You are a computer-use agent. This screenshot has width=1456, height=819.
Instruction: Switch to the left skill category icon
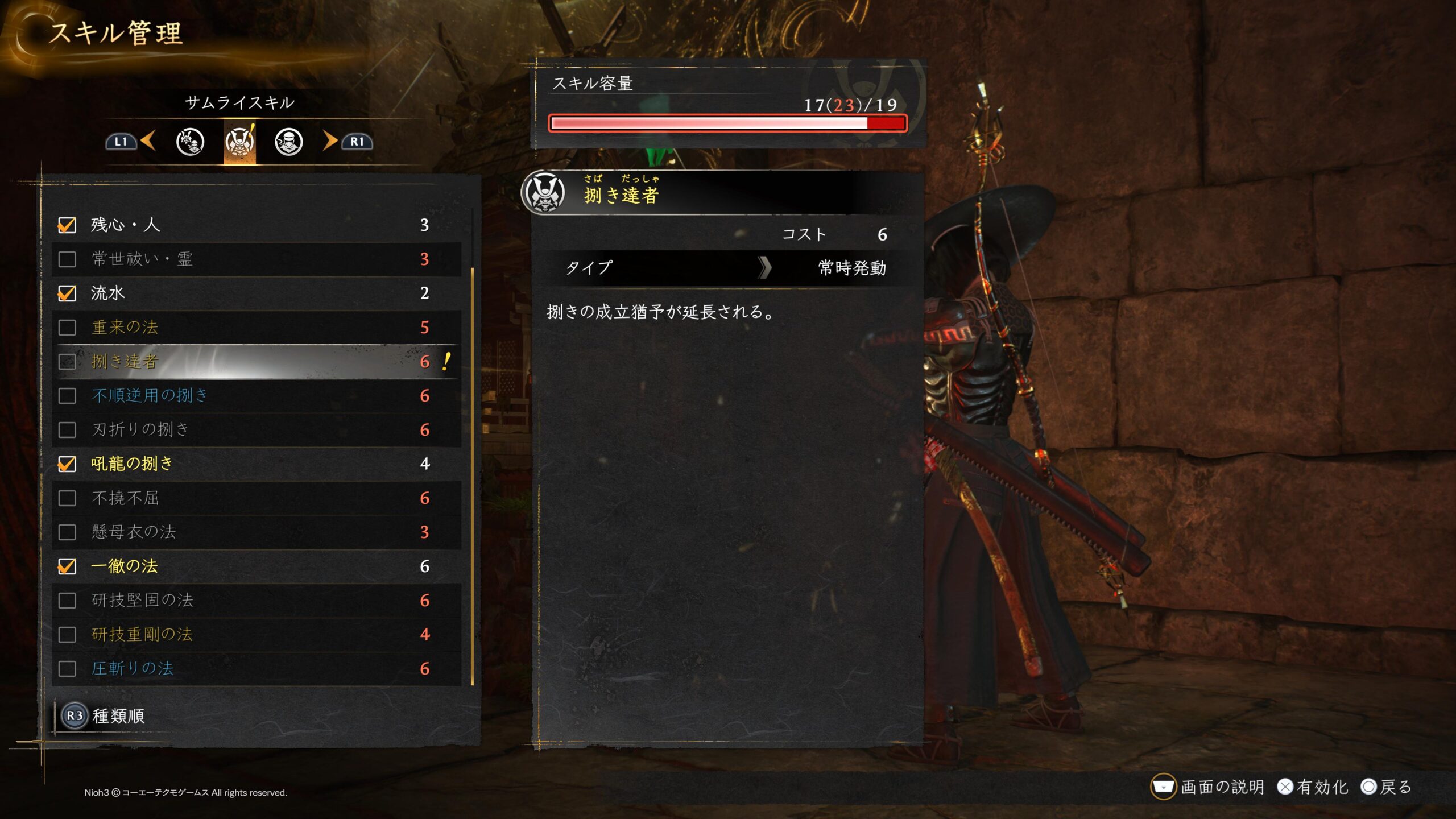click(x=190, y=142)
